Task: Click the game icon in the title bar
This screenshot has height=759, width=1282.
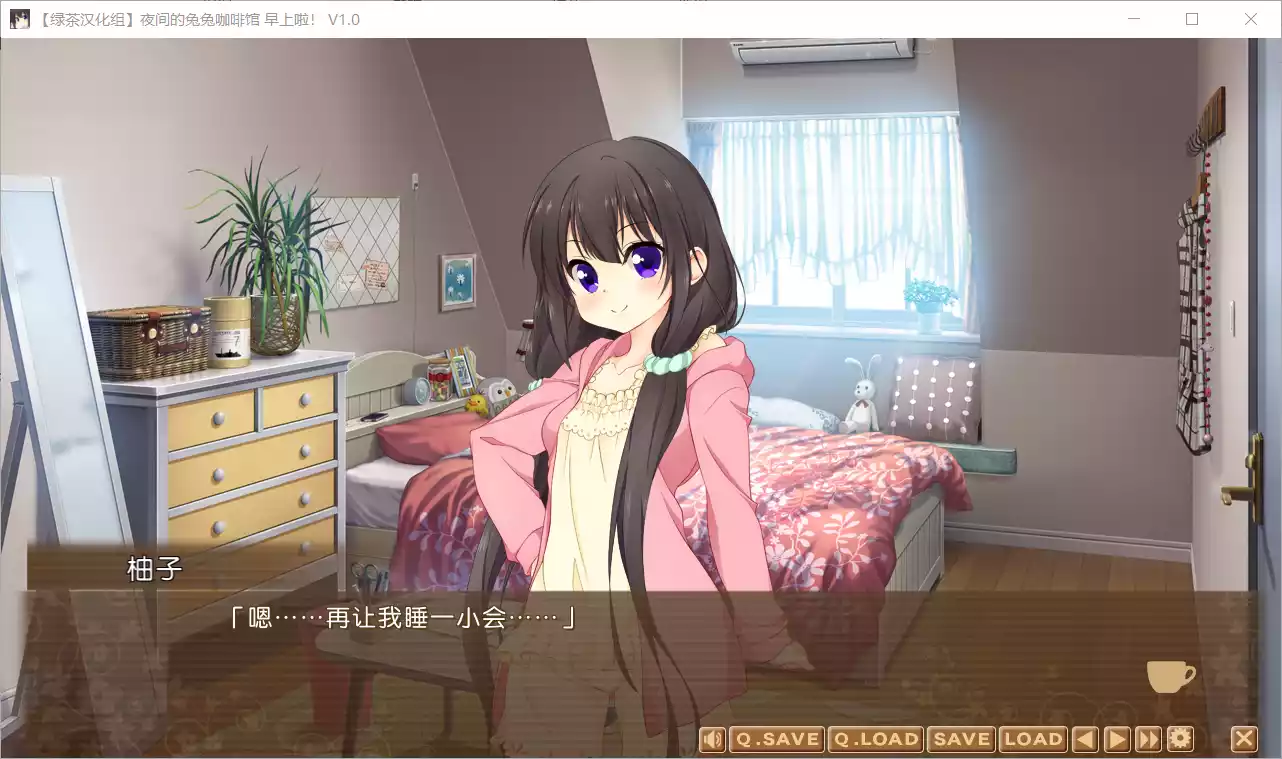Action: [20, 19]
